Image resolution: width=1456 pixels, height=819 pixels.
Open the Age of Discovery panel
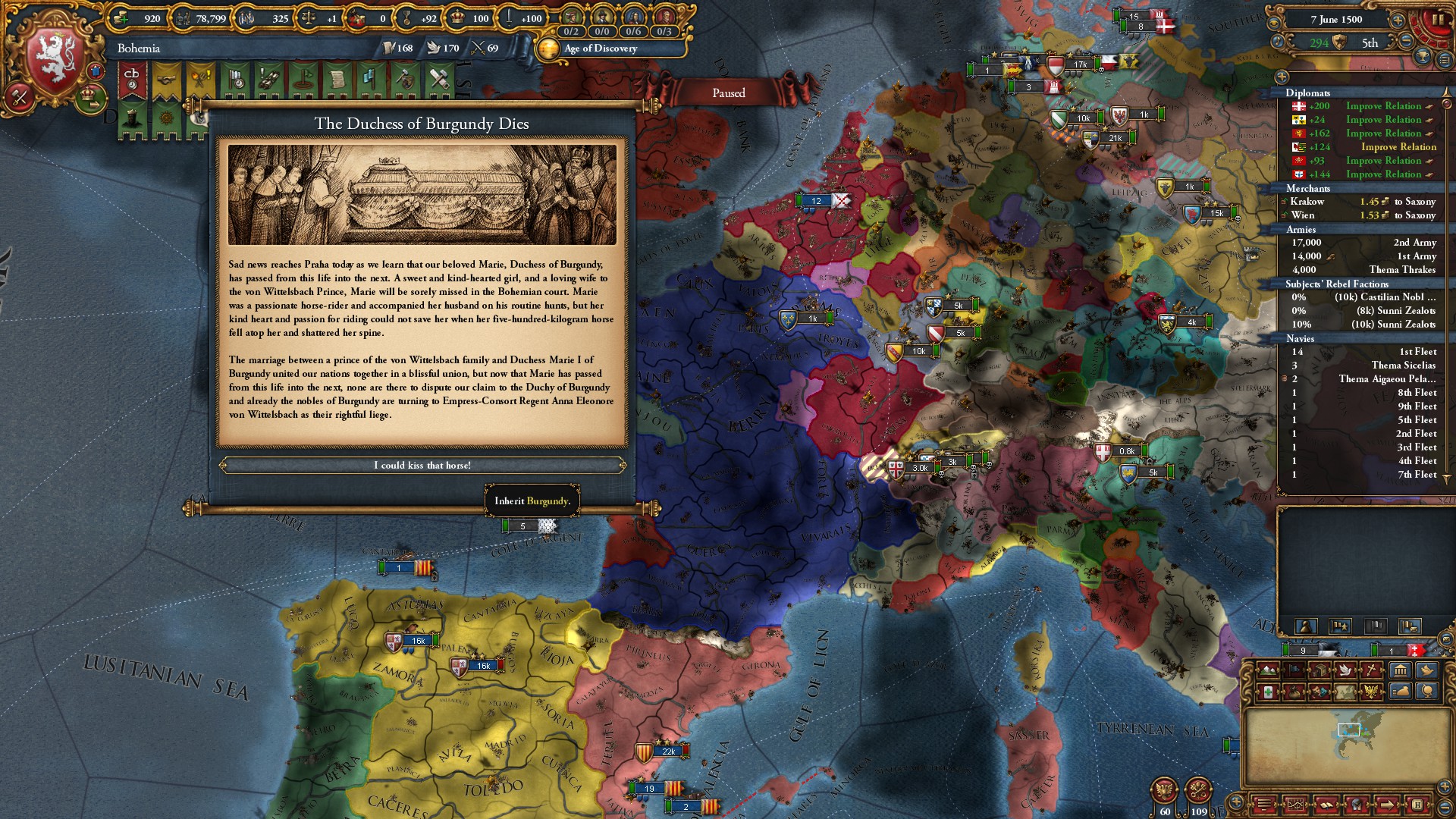[599, 49]
